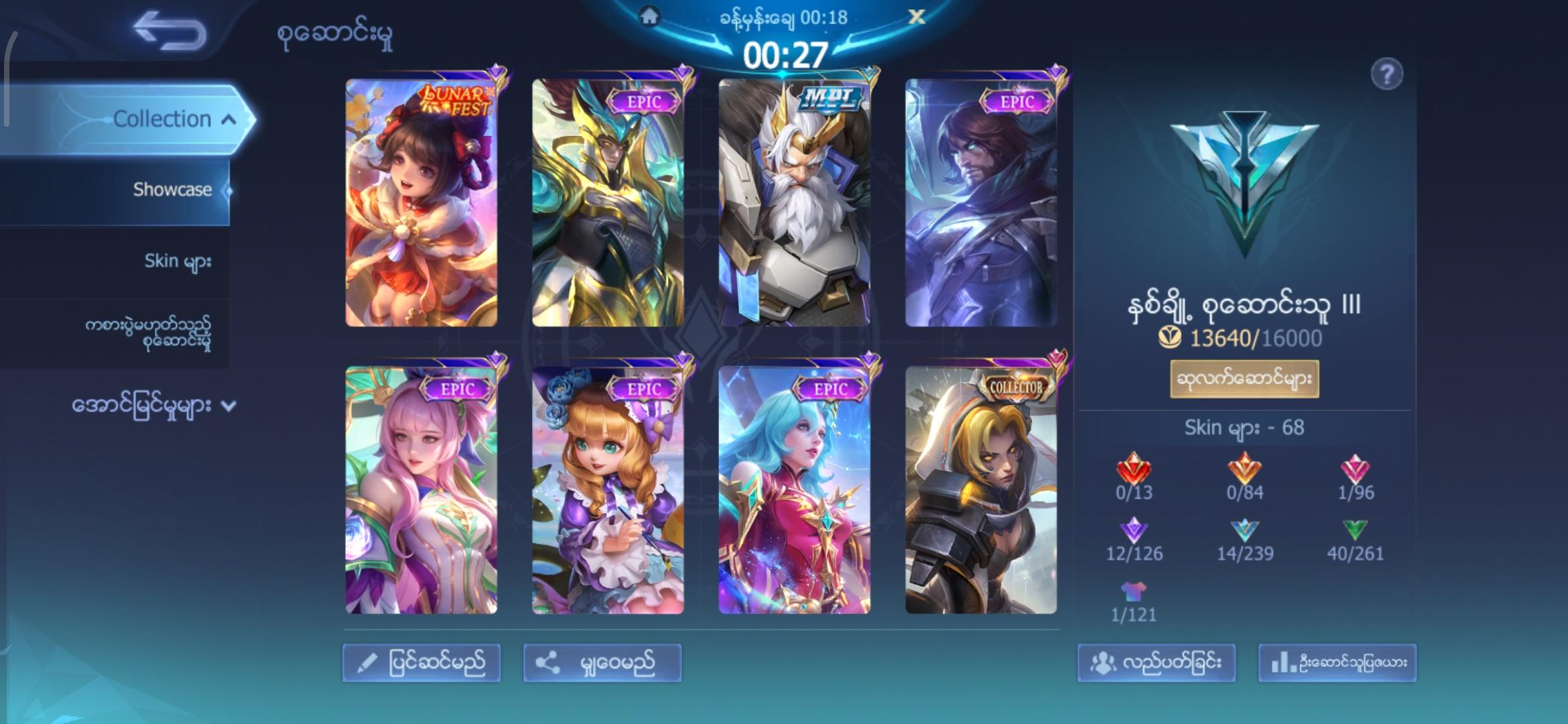The height and width of the screenshot is (724, 1568).
Task: Close the matchmaking timer with X
Action: click(x=916, y=17)
